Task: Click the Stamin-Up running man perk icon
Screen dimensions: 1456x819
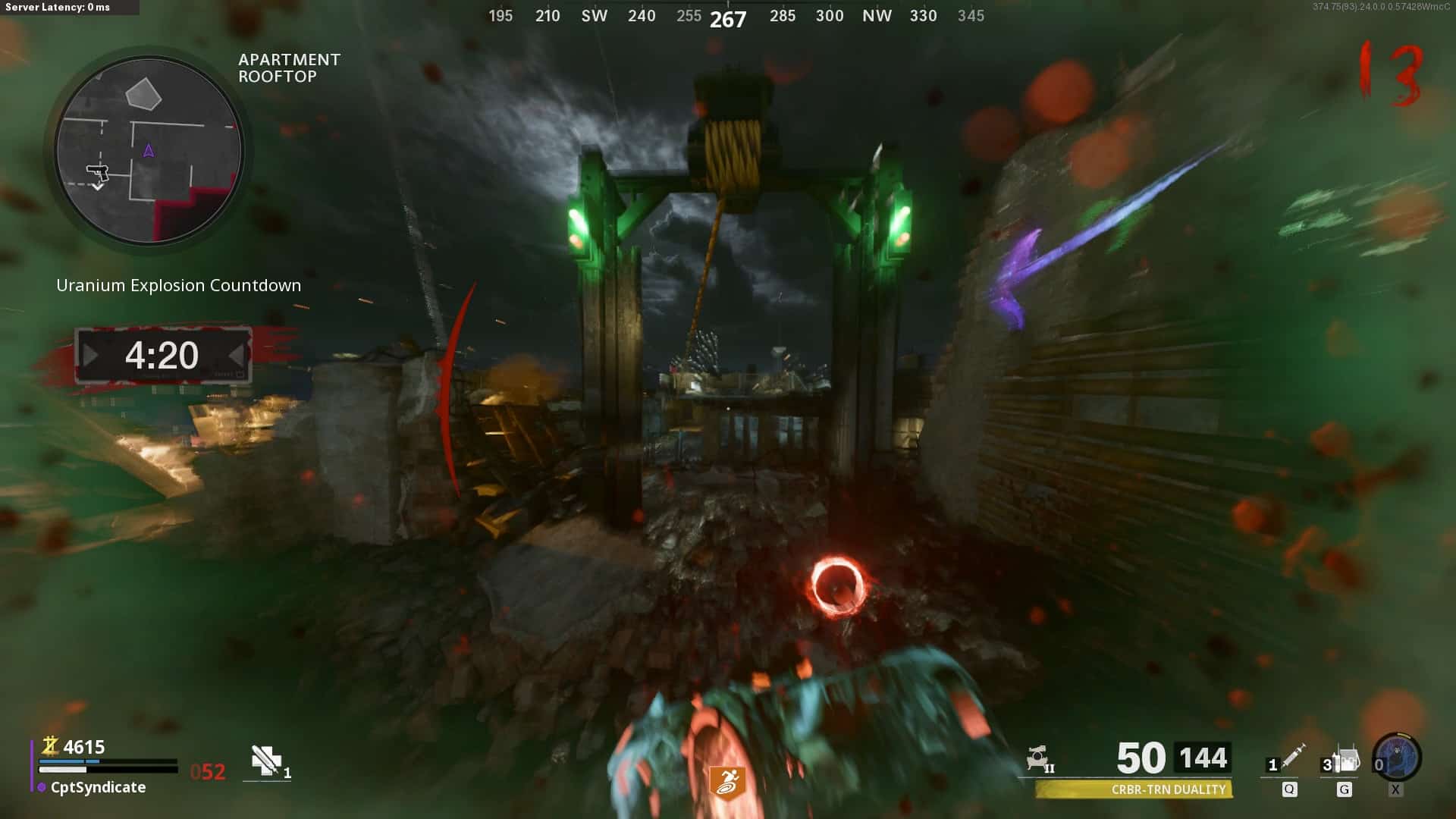Action: tap(726, 783)
